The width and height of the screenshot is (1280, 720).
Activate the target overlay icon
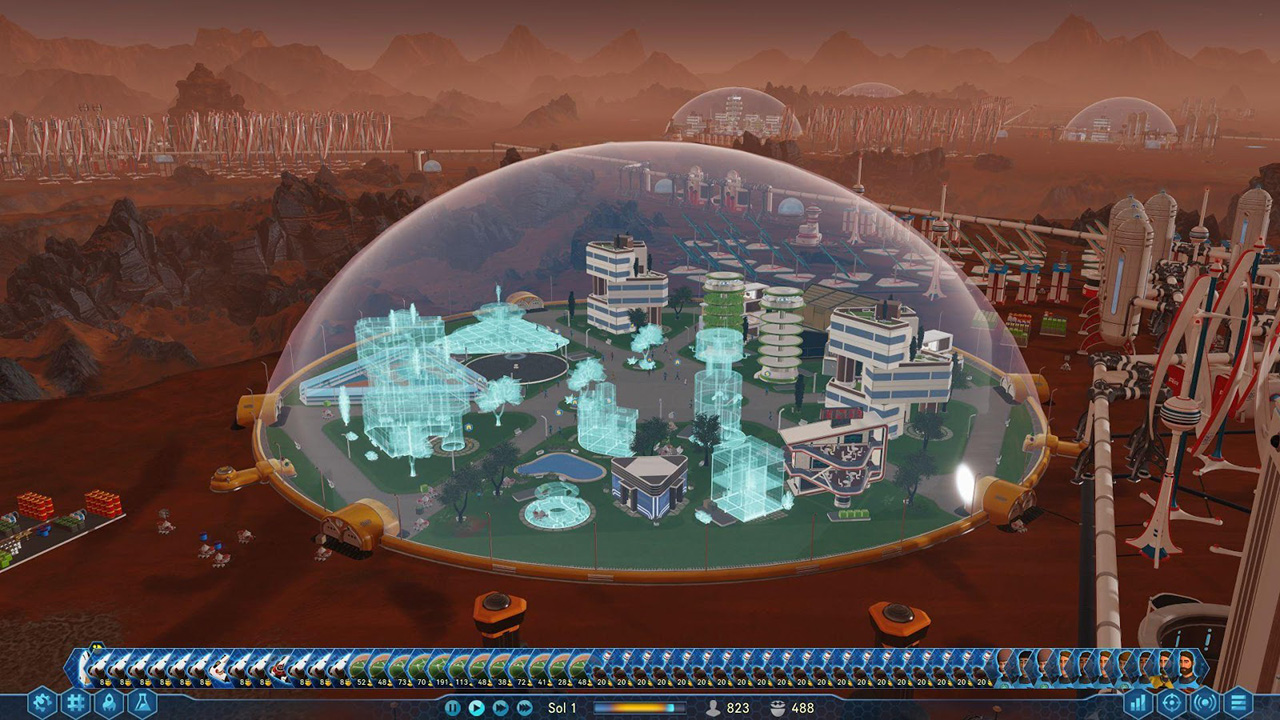point(1172,702)
